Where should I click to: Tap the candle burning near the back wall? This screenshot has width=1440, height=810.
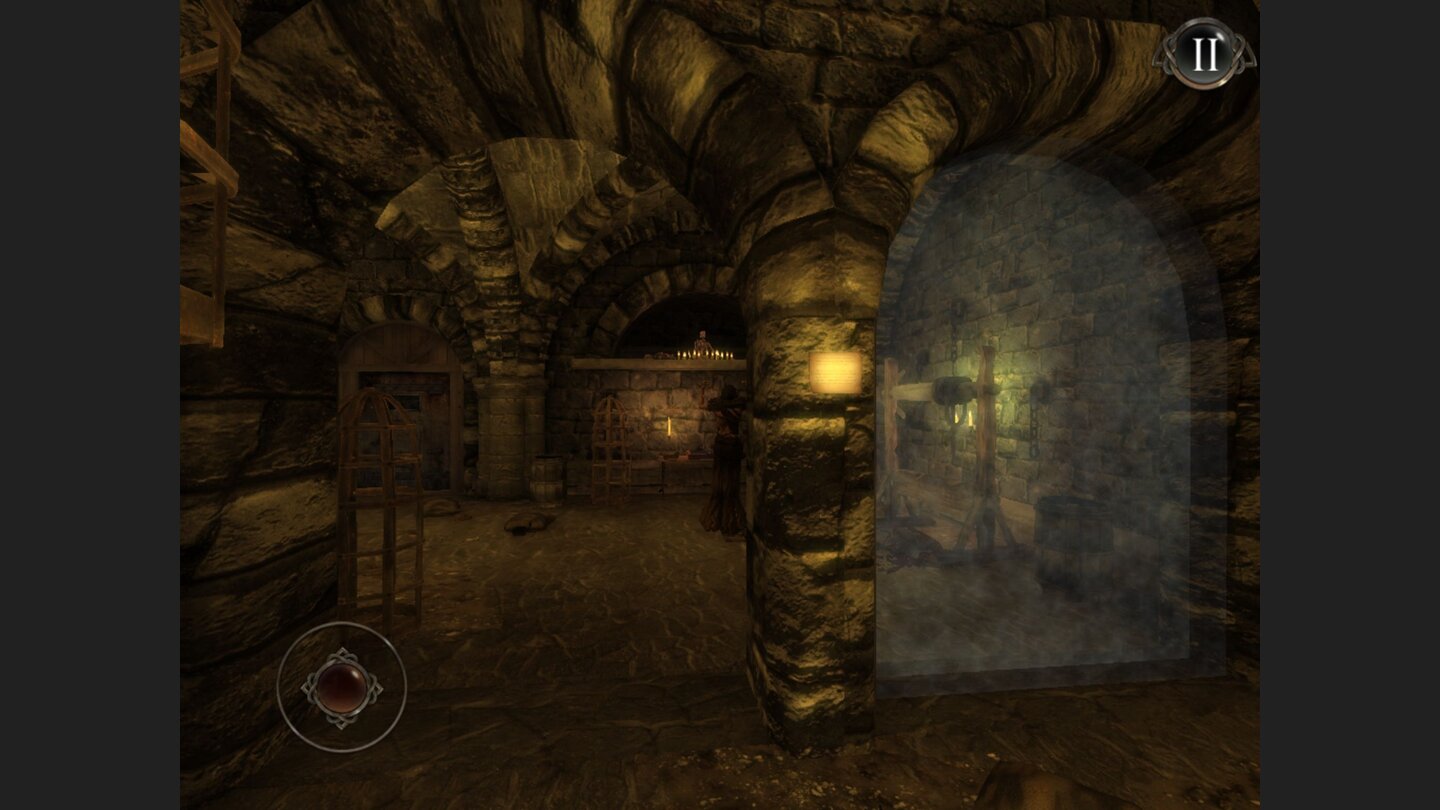(668, 427)
